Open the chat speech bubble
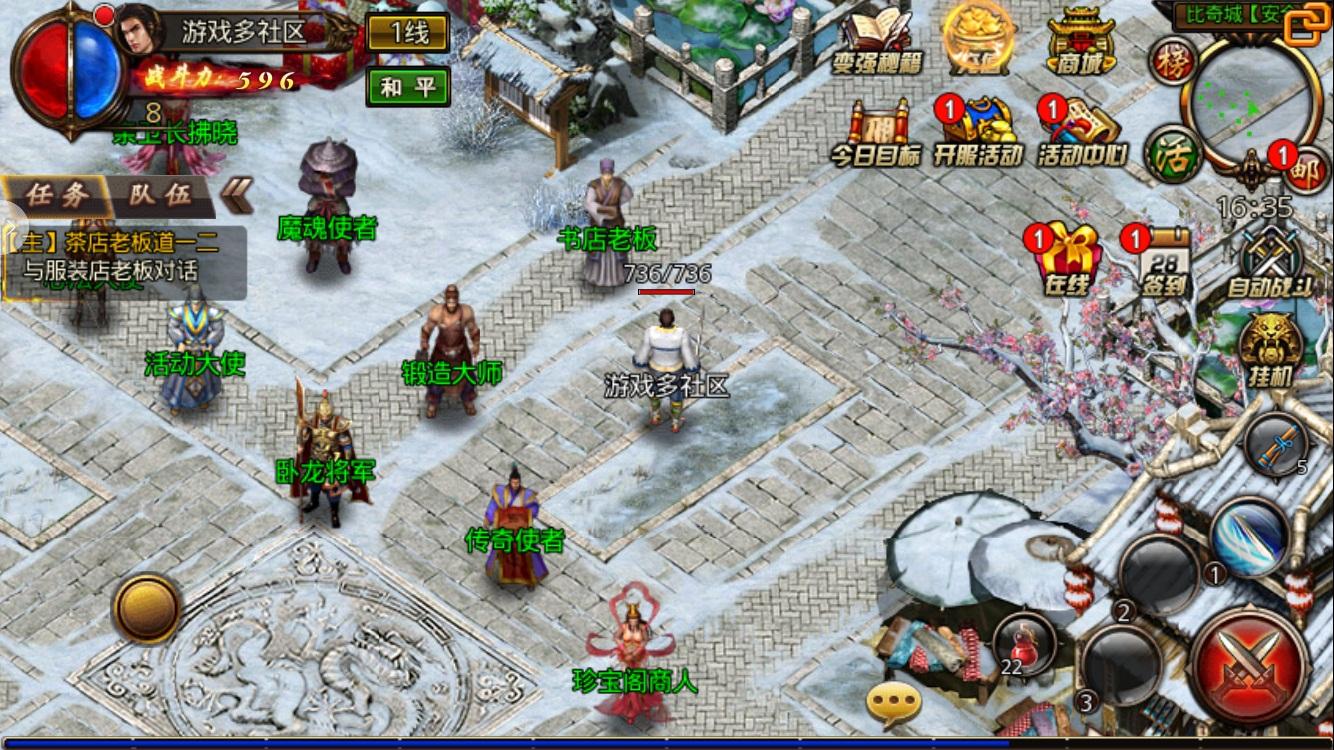Viewport: 1334px width, 750px height. click(x=893, y=704)
